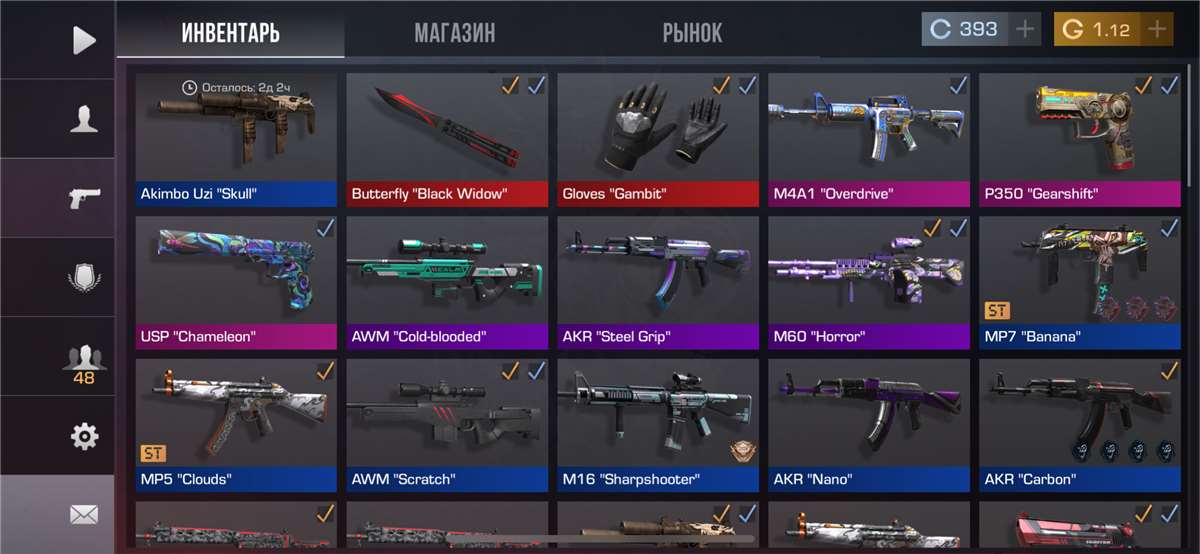1200x554 pixels.
Task: Pick the USP "Chameleon" pistol skin
Action: [236, 282]
